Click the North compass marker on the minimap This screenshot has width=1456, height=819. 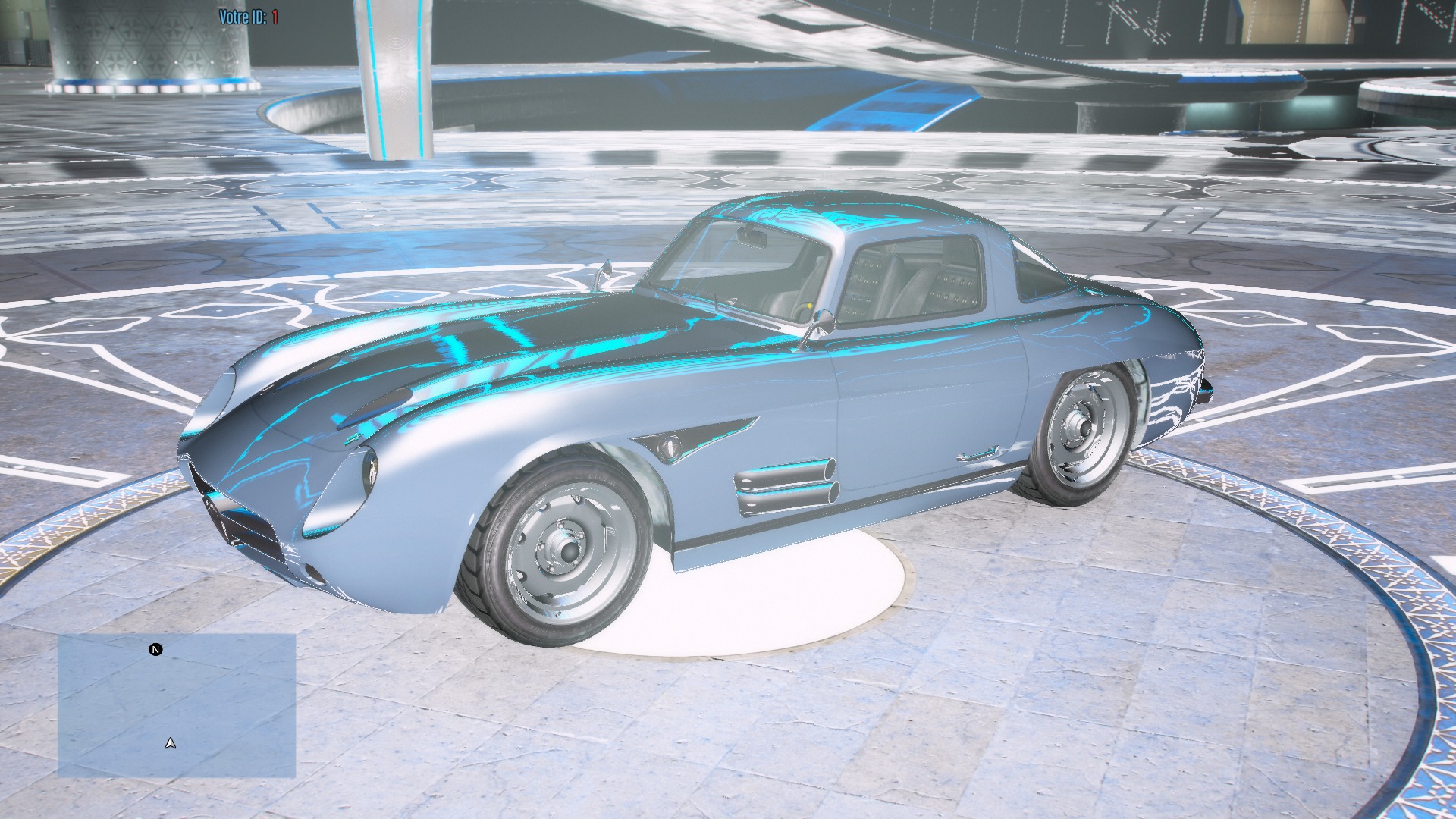click(155, 650)
